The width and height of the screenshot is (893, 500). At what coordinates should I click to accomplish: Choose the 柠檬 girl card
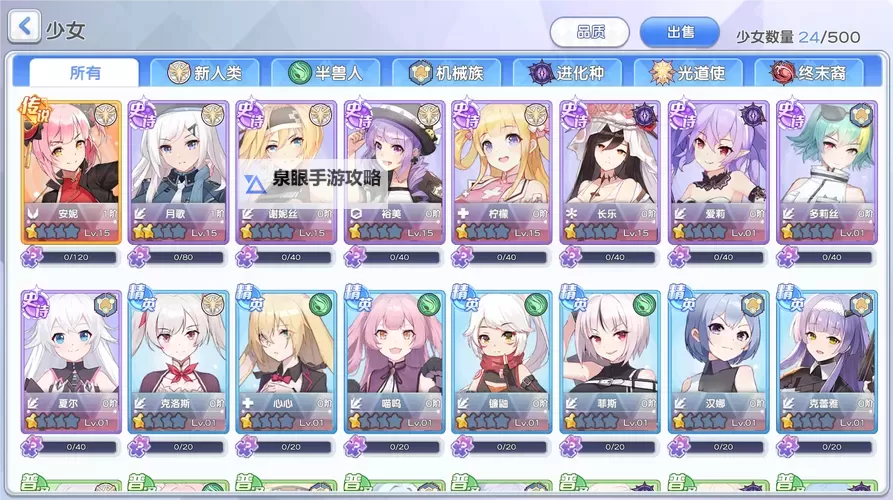coord(502,172)
